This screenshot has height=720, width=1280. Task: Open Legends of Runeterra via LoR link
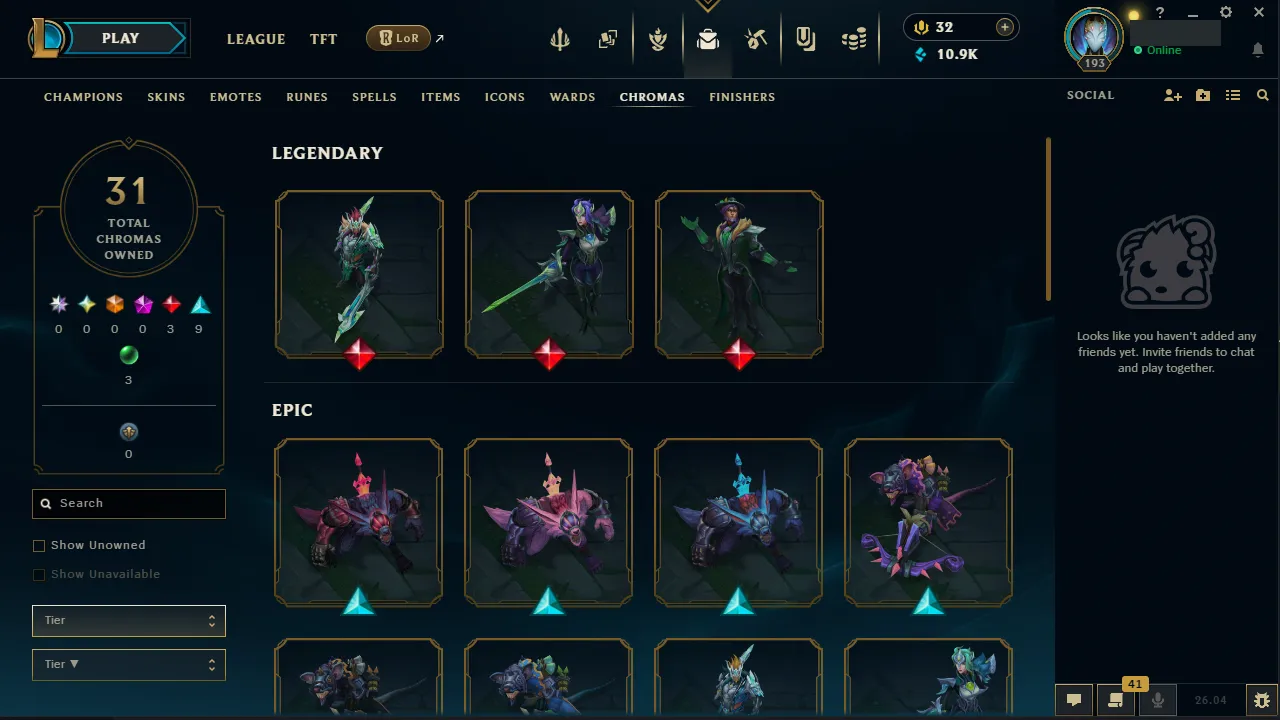pos(398,37)
